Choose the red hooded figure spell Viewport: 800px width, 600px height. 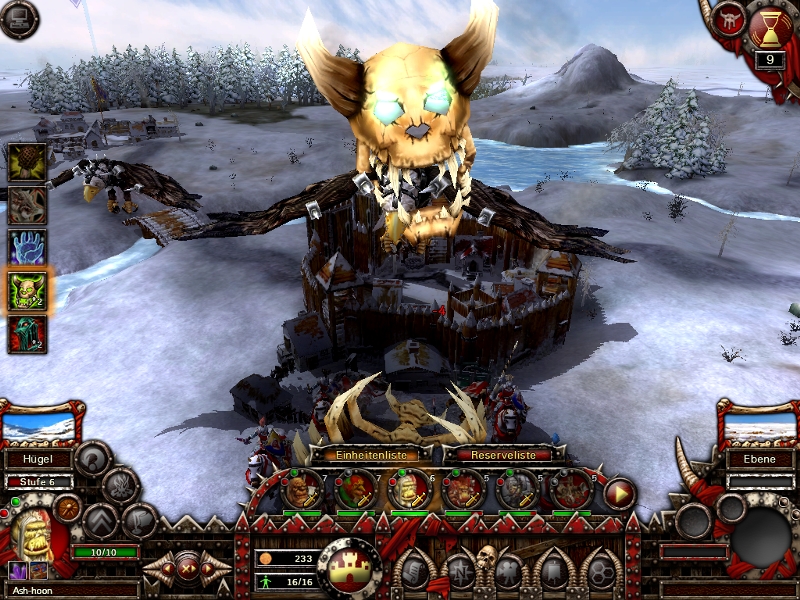[x=27, y=334]
